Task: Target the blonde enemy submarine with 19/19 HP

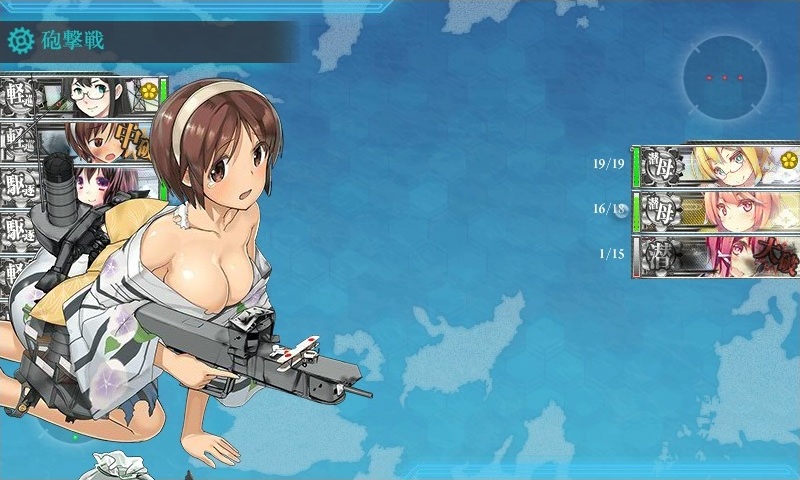Action: [x=718, y=166]
